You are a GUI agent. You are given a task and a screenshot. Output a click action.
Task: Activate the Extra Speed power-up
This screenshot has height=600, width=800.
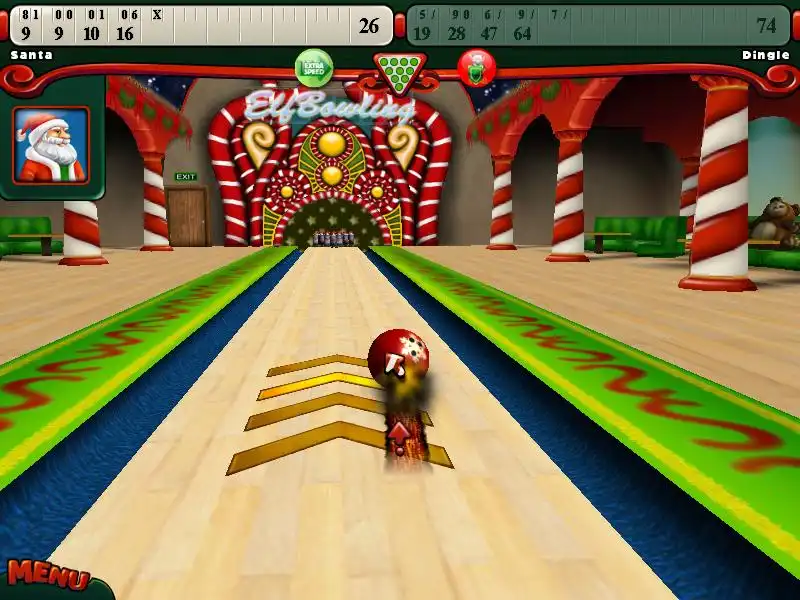[314, 68]
